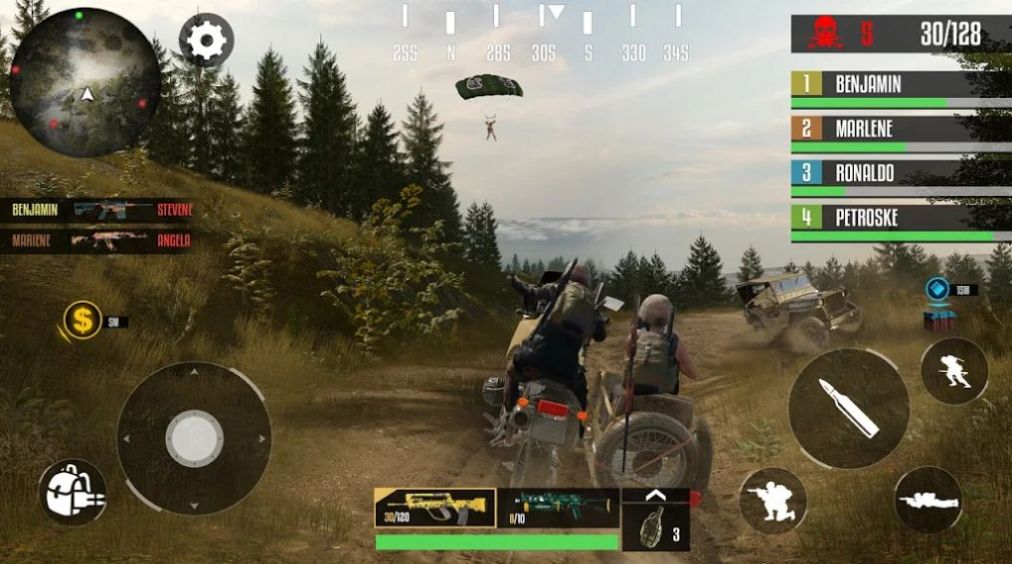The height and width of the screenshot is (564, 1012).
Task: Activate the prone sniper stance button
Action: coord(927,499)
